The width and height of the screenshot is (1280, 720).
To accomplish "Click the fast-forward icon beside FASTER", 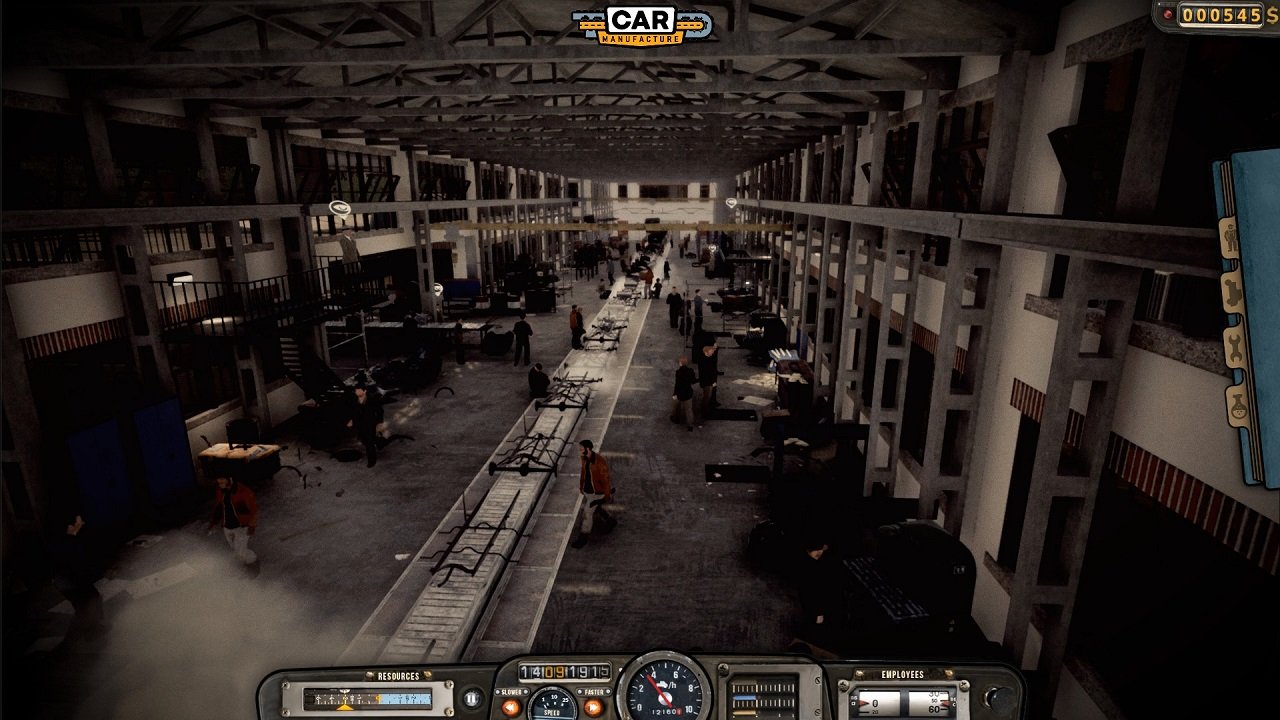I will [592, 705].
